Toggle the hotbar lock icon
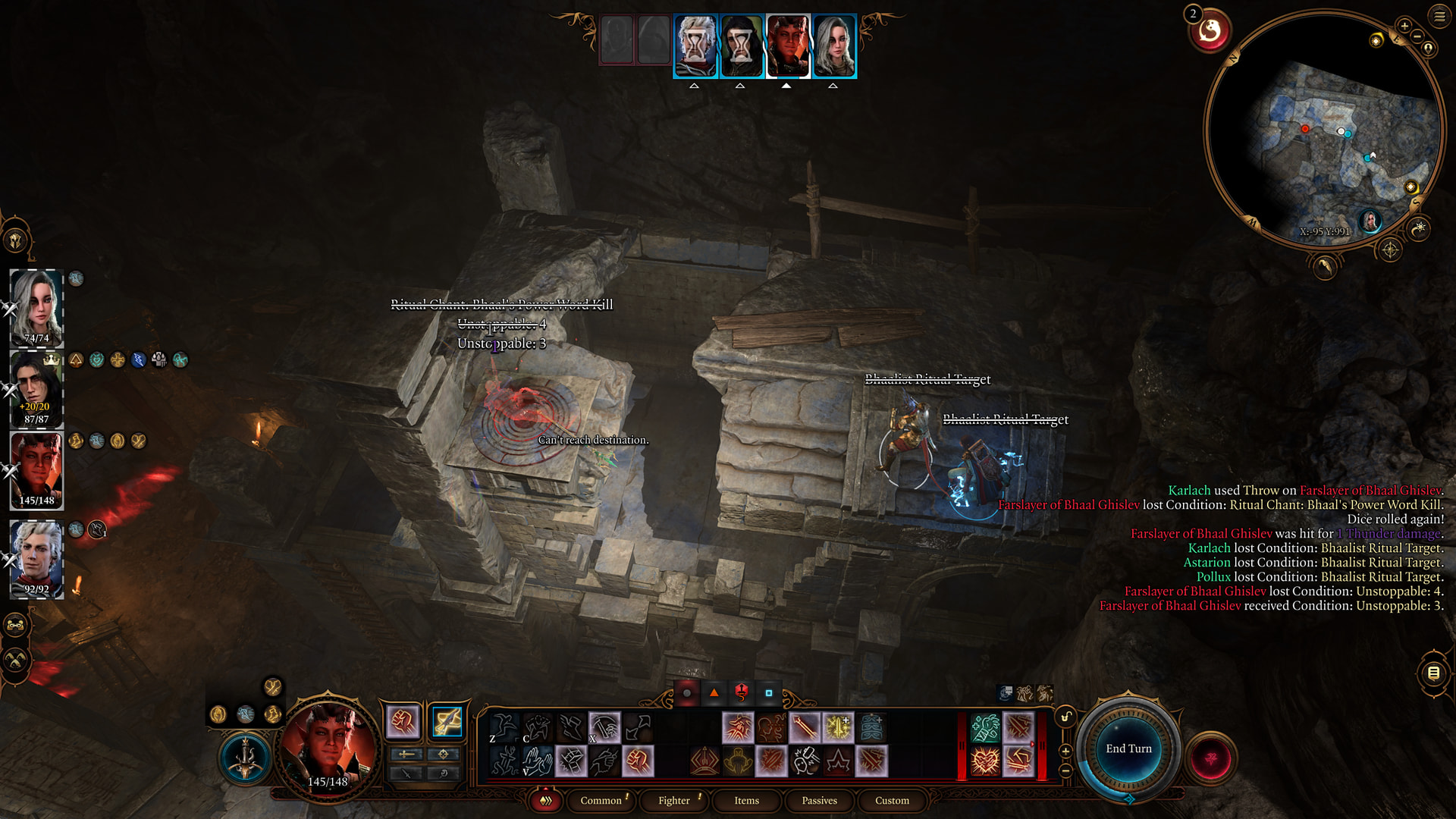 point(1065,717)
